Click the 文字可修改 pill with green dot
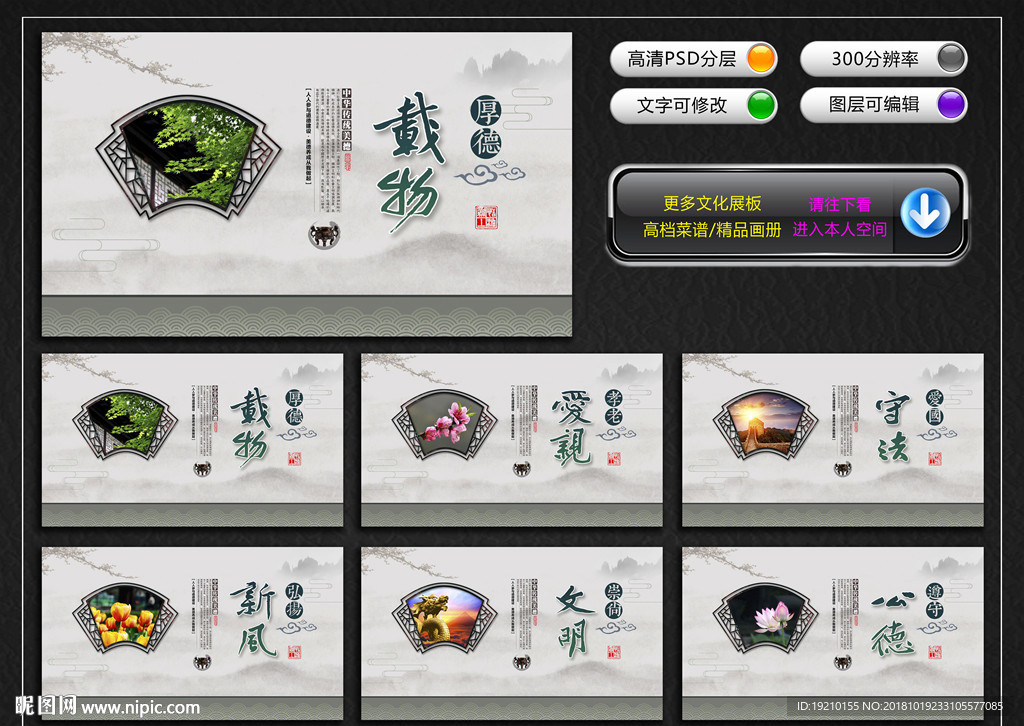This screenshot has width=1024, height=726. click(693, 105)
